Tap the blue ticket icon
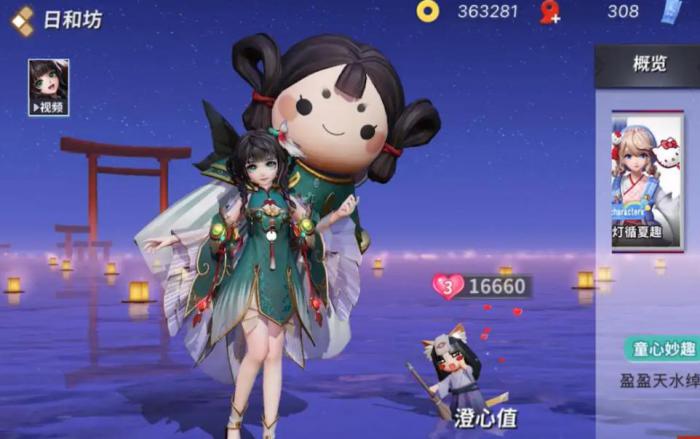 (x=669, y=12)
